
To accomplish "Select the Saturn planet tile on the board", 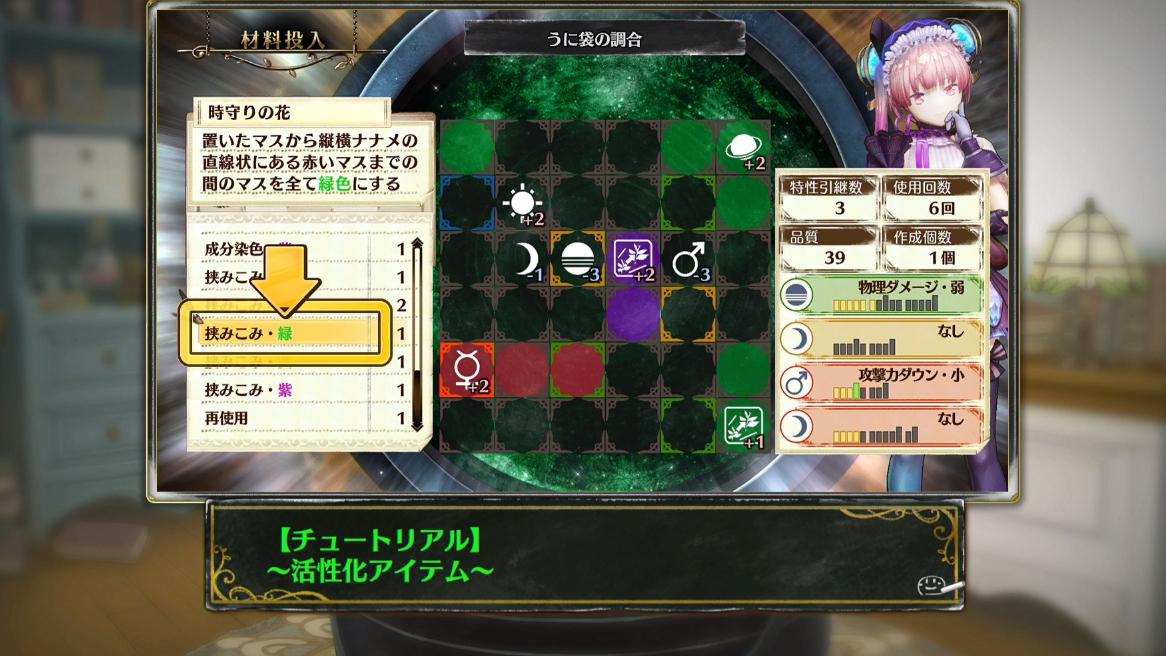I will point(742,148).
